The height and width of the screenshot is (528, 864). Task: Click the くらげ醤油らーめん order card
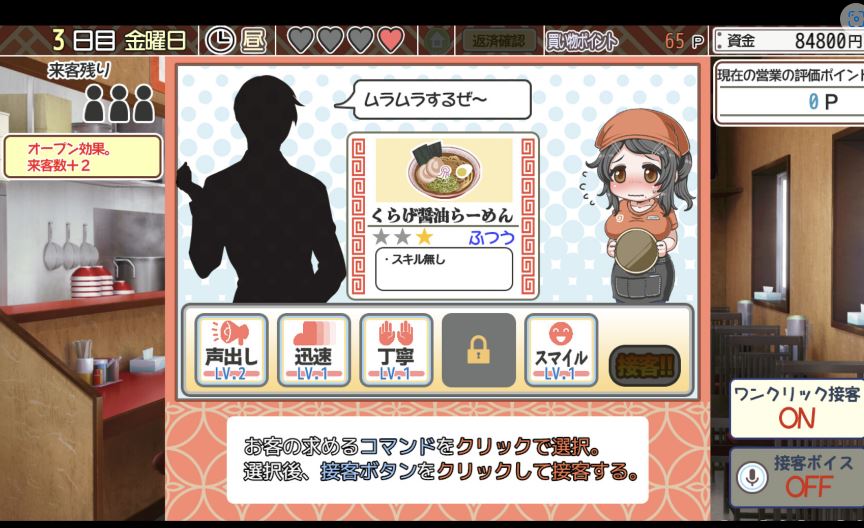point(443,216)
